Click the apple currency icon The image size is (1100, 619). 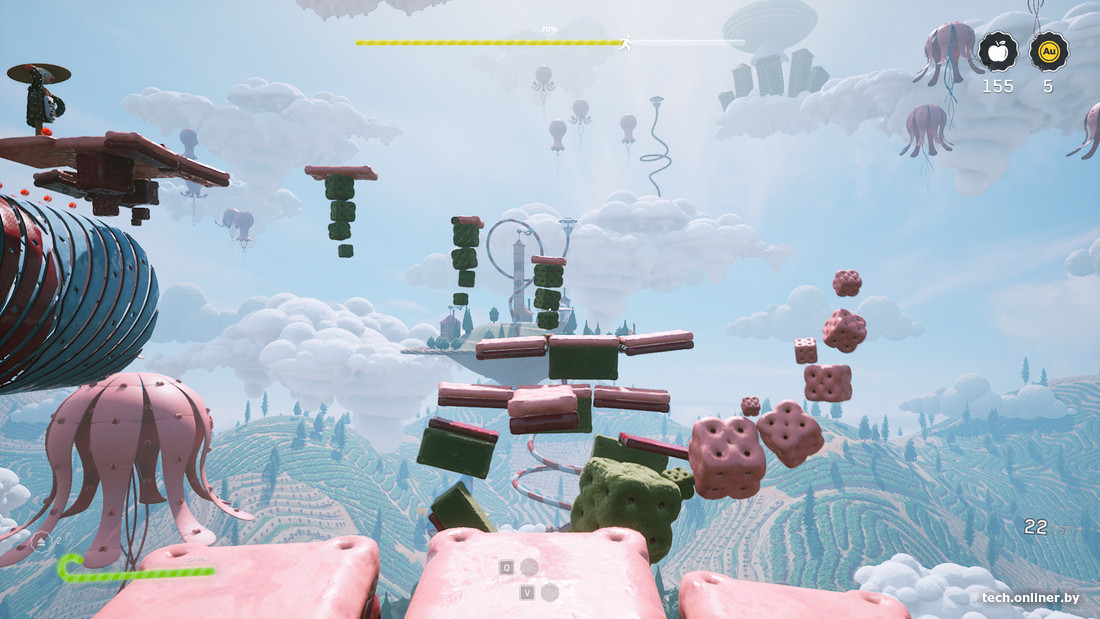point(997,50)
